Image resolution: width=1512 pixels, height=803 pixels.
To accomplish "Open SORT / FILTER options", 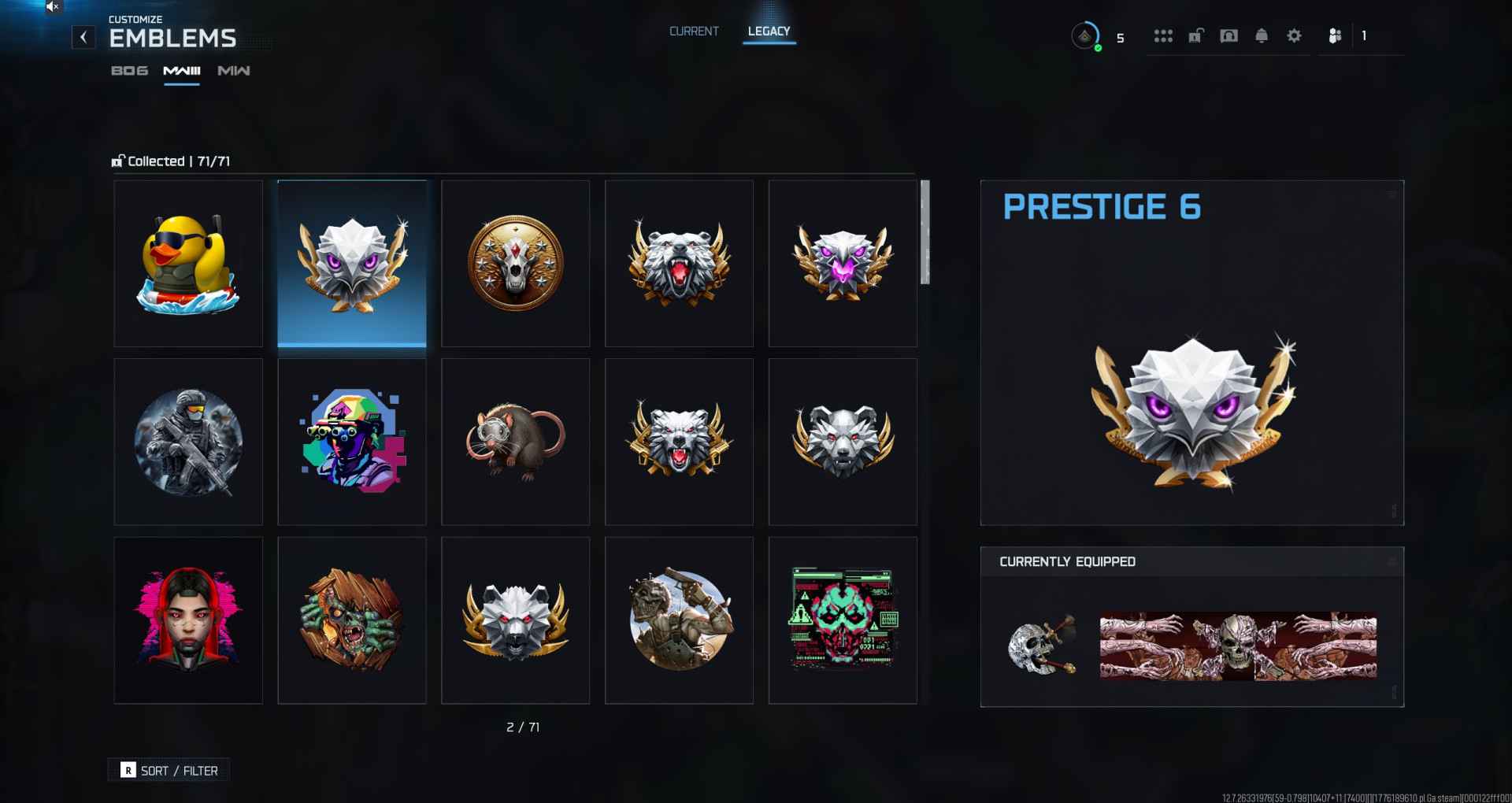I will [168, 770].
